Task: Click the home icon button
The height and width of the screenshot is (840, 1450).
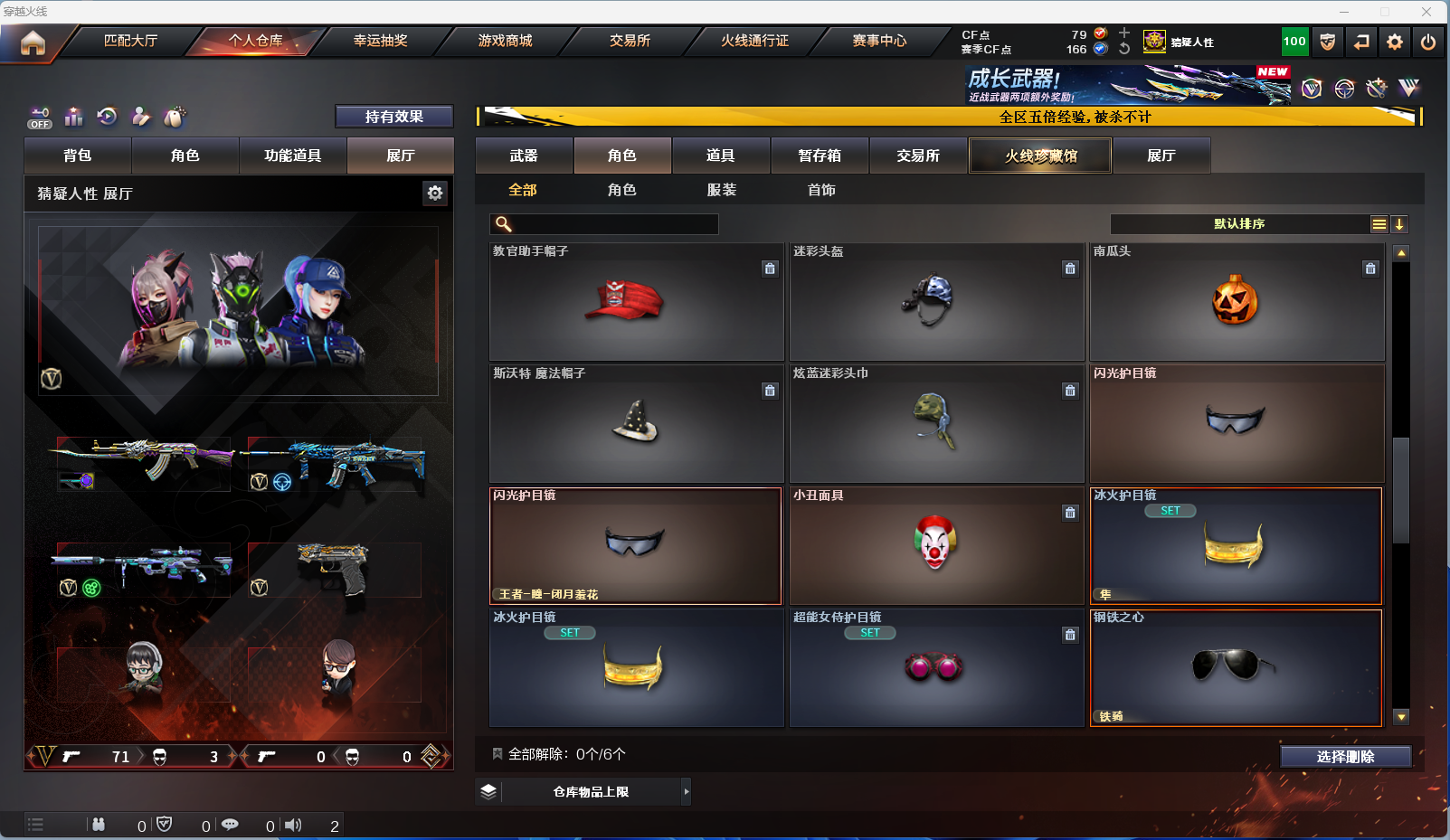Action: coord(33,42)
